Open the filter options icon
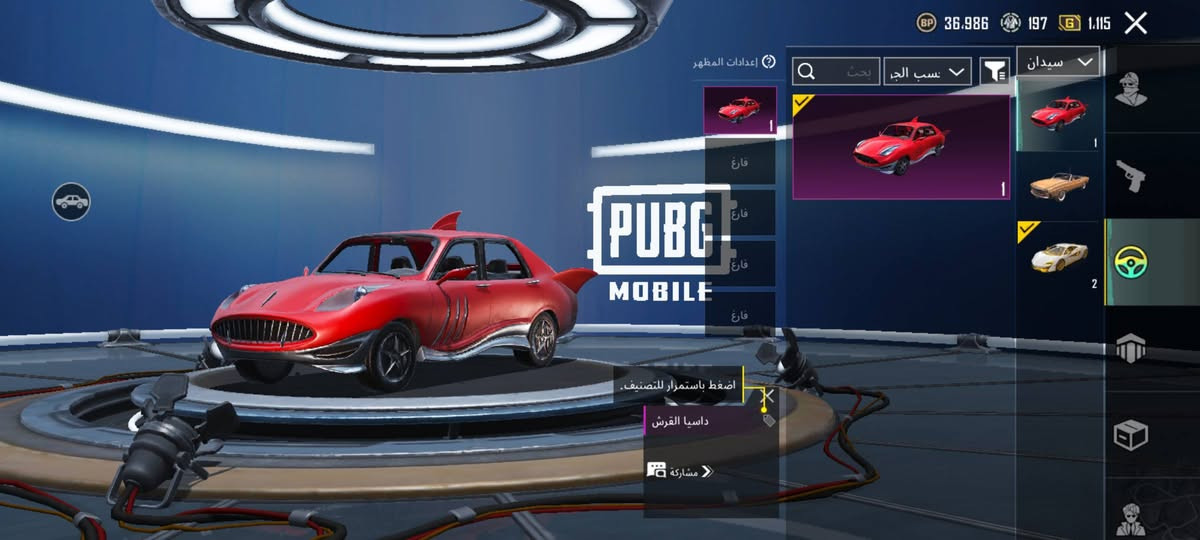This screenshot has height=540, width=1200. (995, 71)
